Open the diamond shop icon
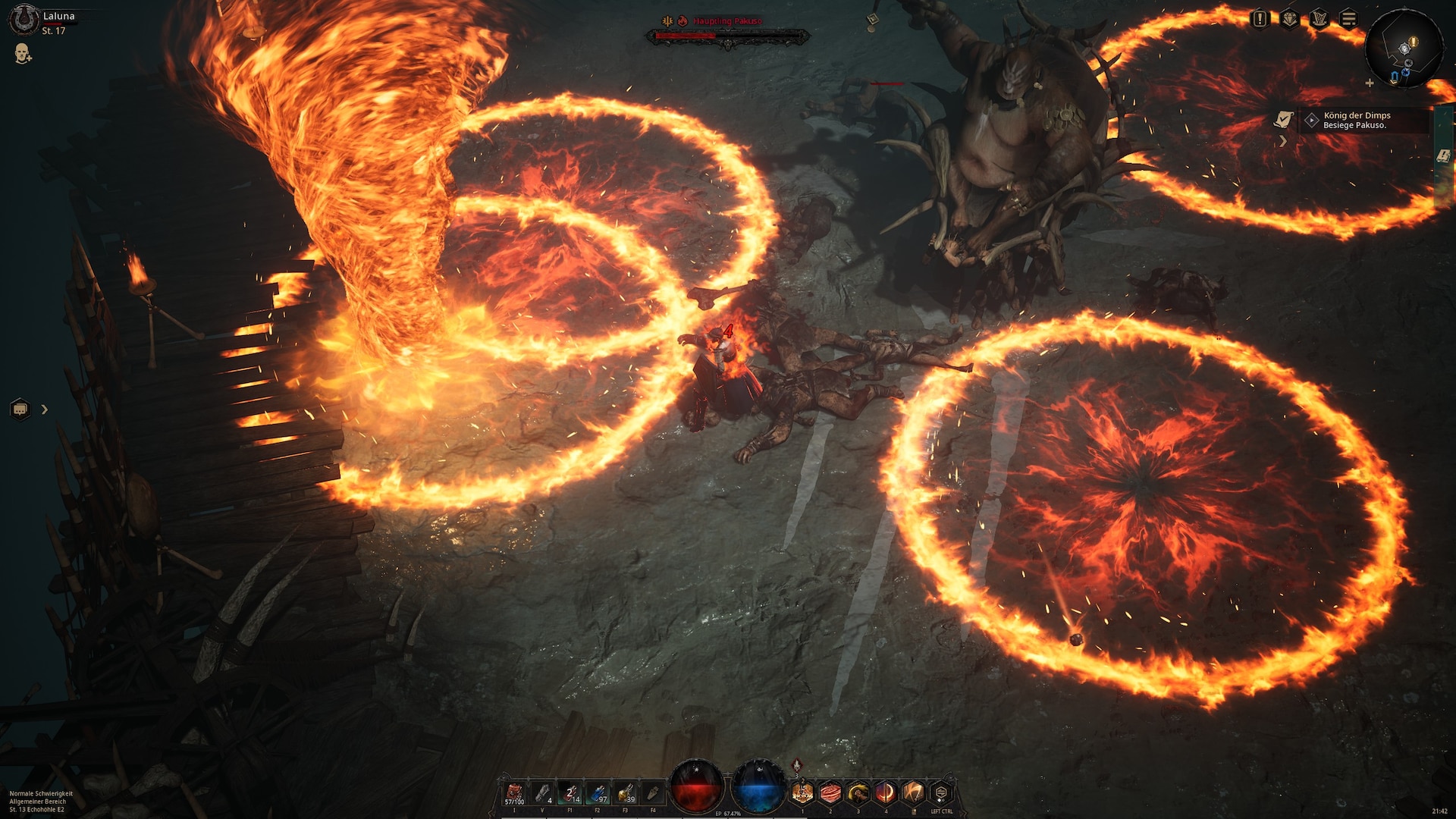Screen dimensions: 1456x819 (1289, 19)
